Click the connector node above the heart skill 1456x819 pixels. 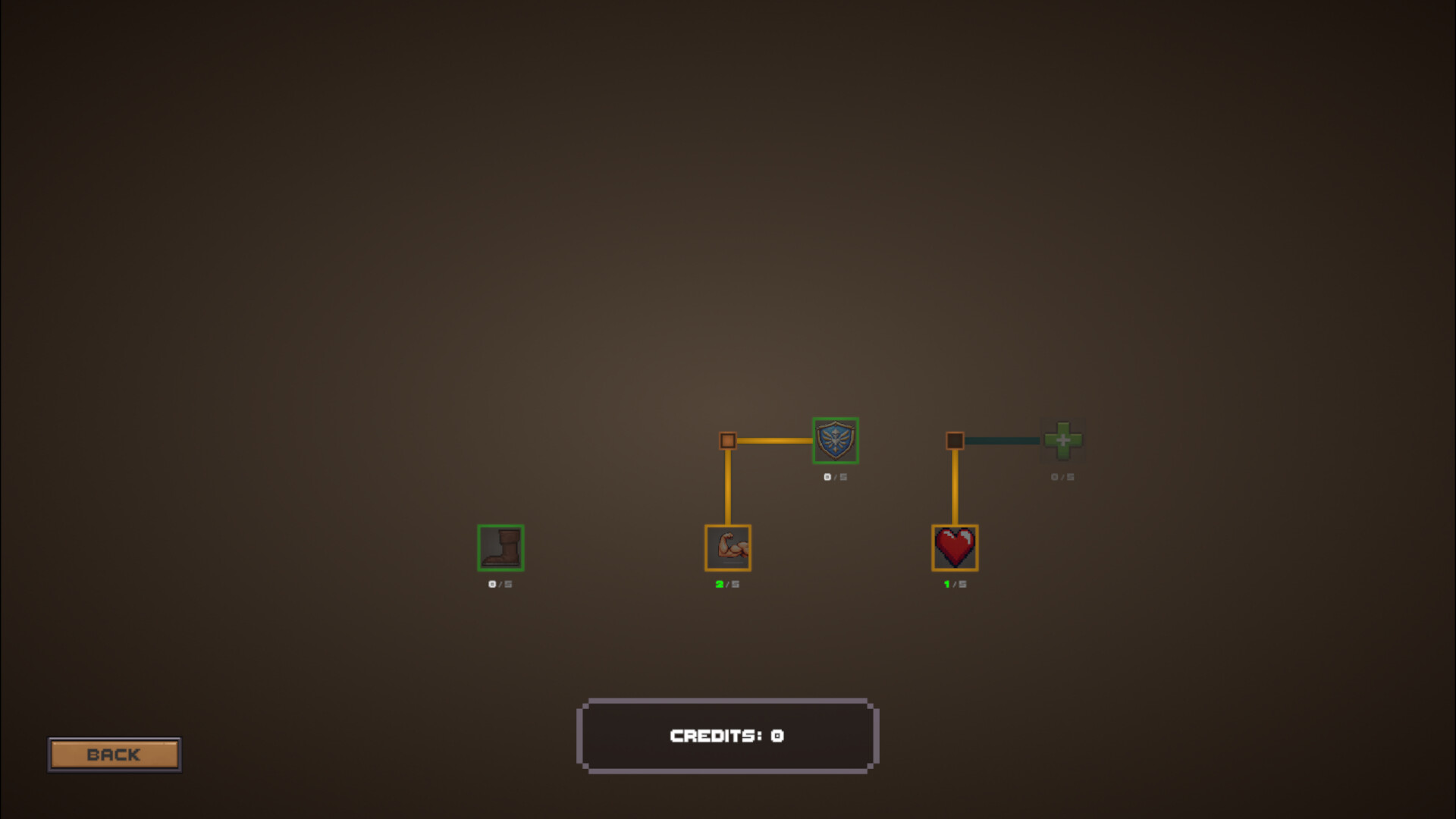point(955,441)
